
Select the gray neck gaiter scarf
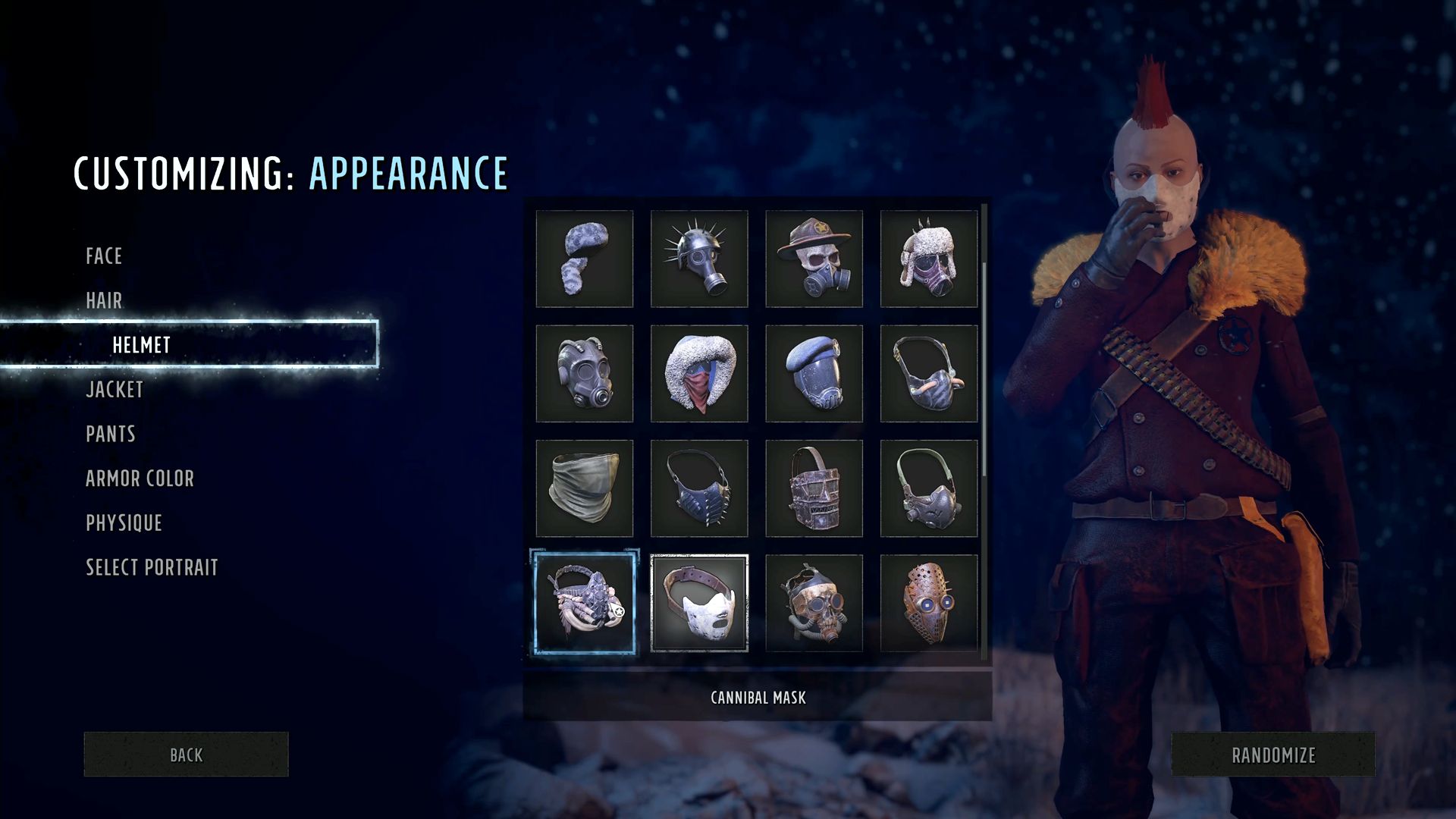tap(584, 488)
